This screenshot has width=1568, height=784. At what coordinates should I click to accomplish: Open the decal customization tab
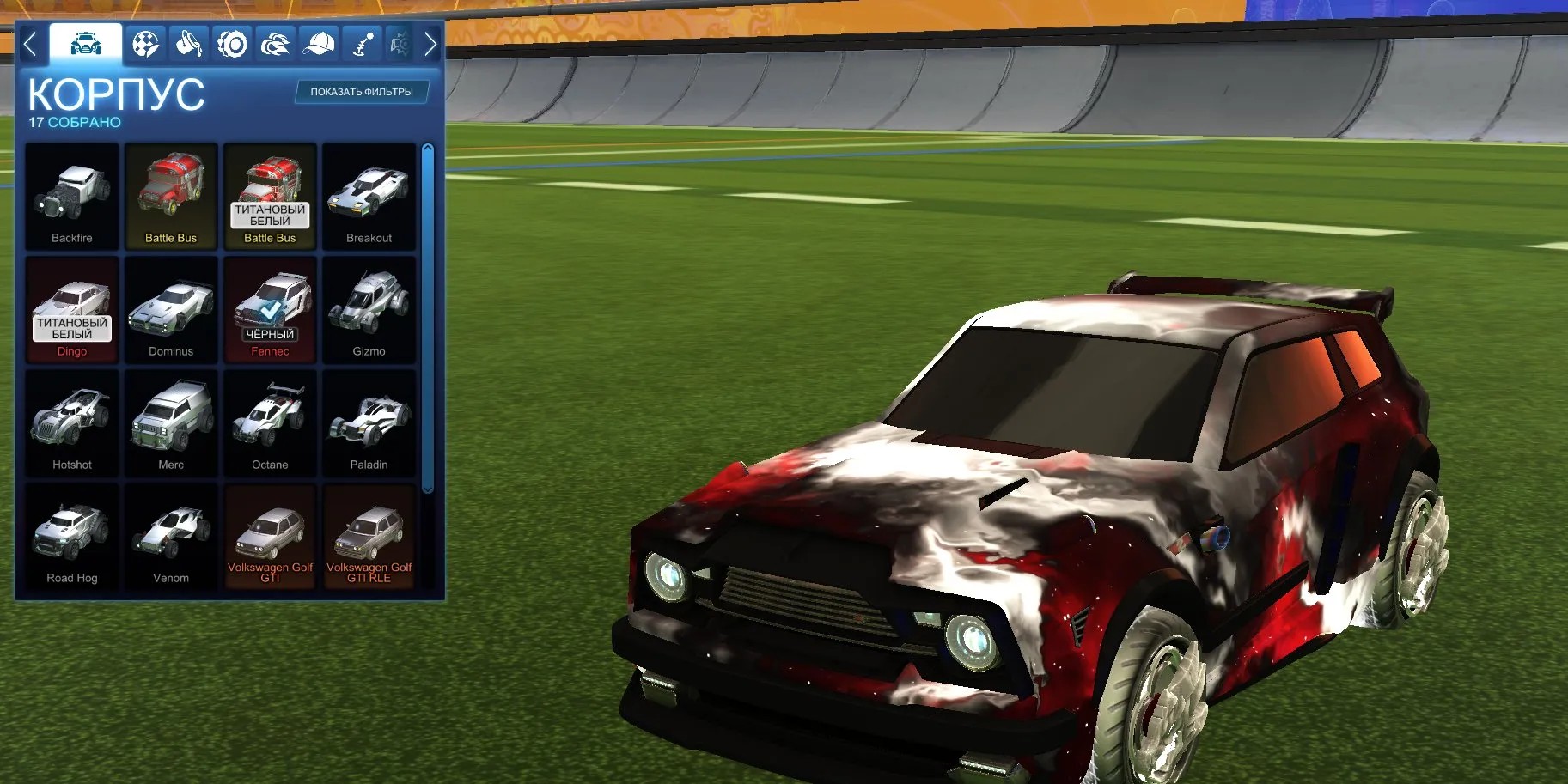coord(145,42)
